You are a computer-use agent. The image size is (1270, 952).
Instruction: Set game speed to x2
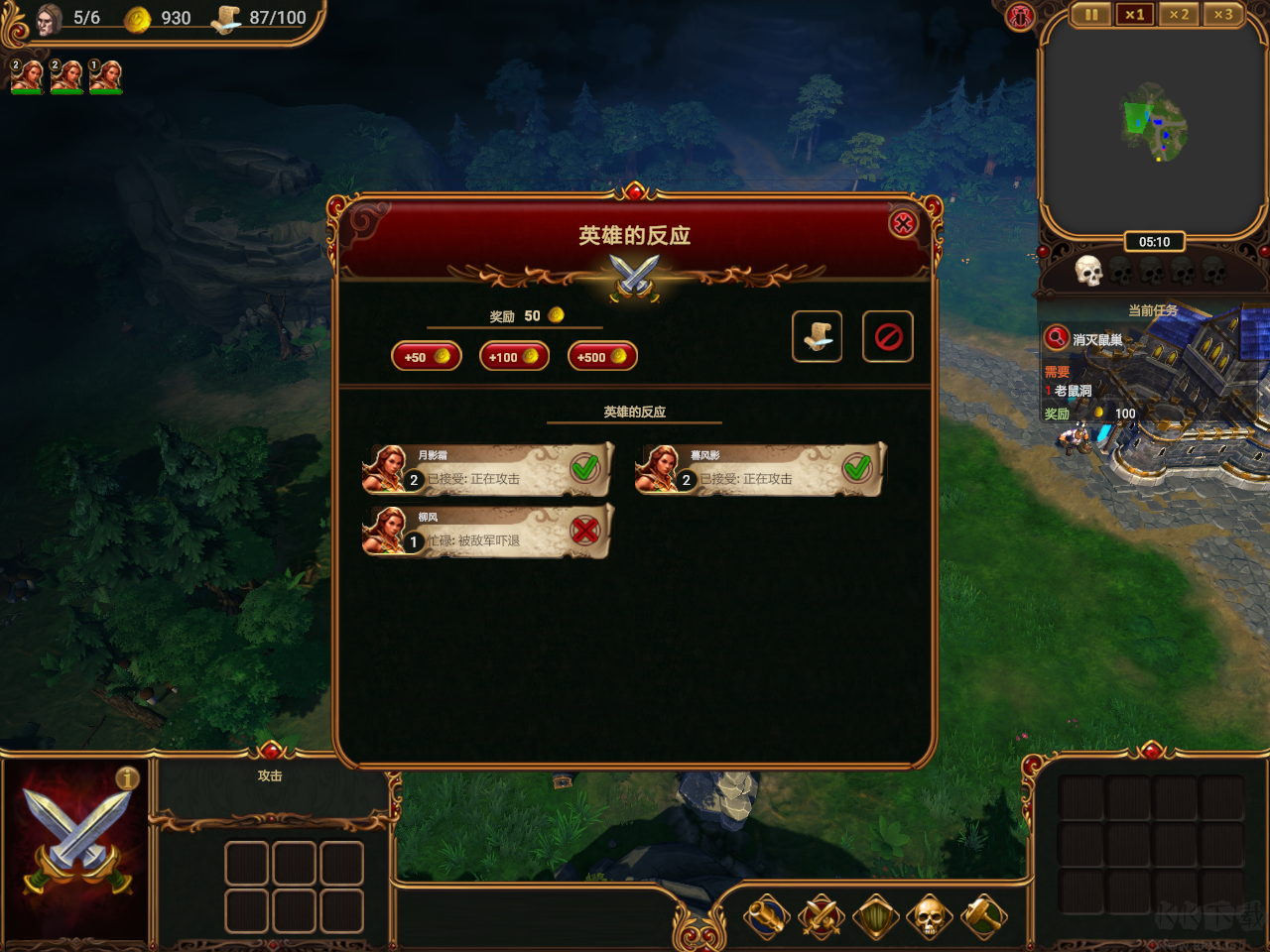point(1178,15)
